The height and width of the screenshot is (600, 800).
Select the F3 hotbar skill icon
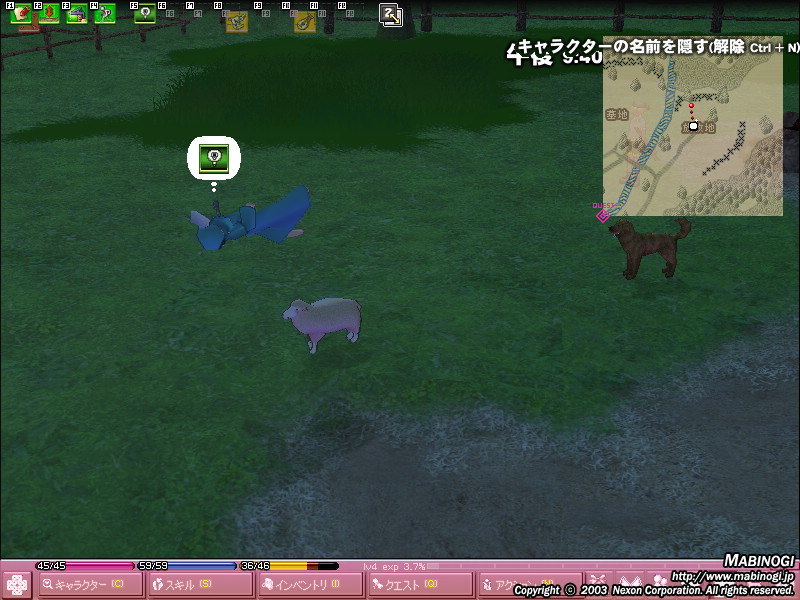[x=77, y=14]
